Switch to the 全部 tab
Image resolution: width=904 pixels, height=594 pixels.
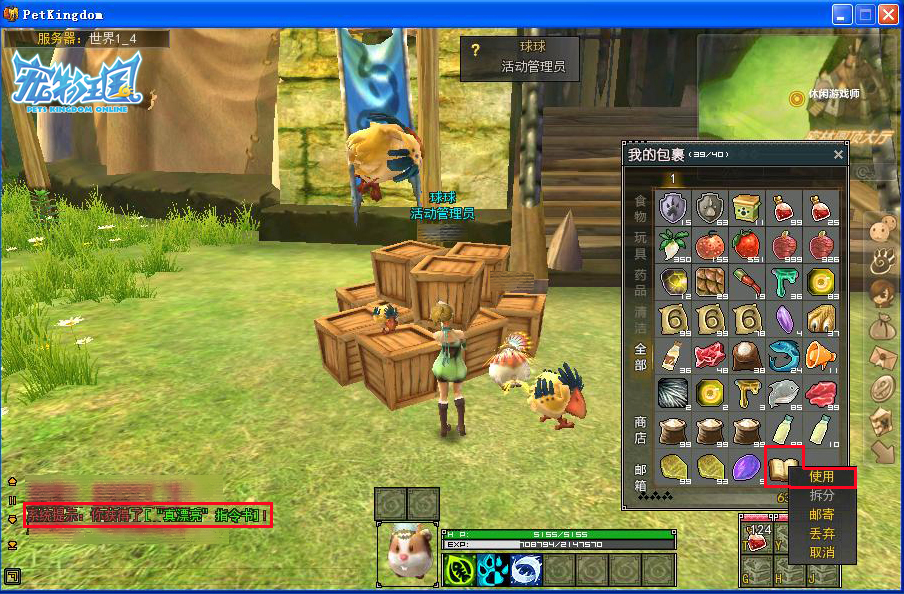[x=640, y=357]
